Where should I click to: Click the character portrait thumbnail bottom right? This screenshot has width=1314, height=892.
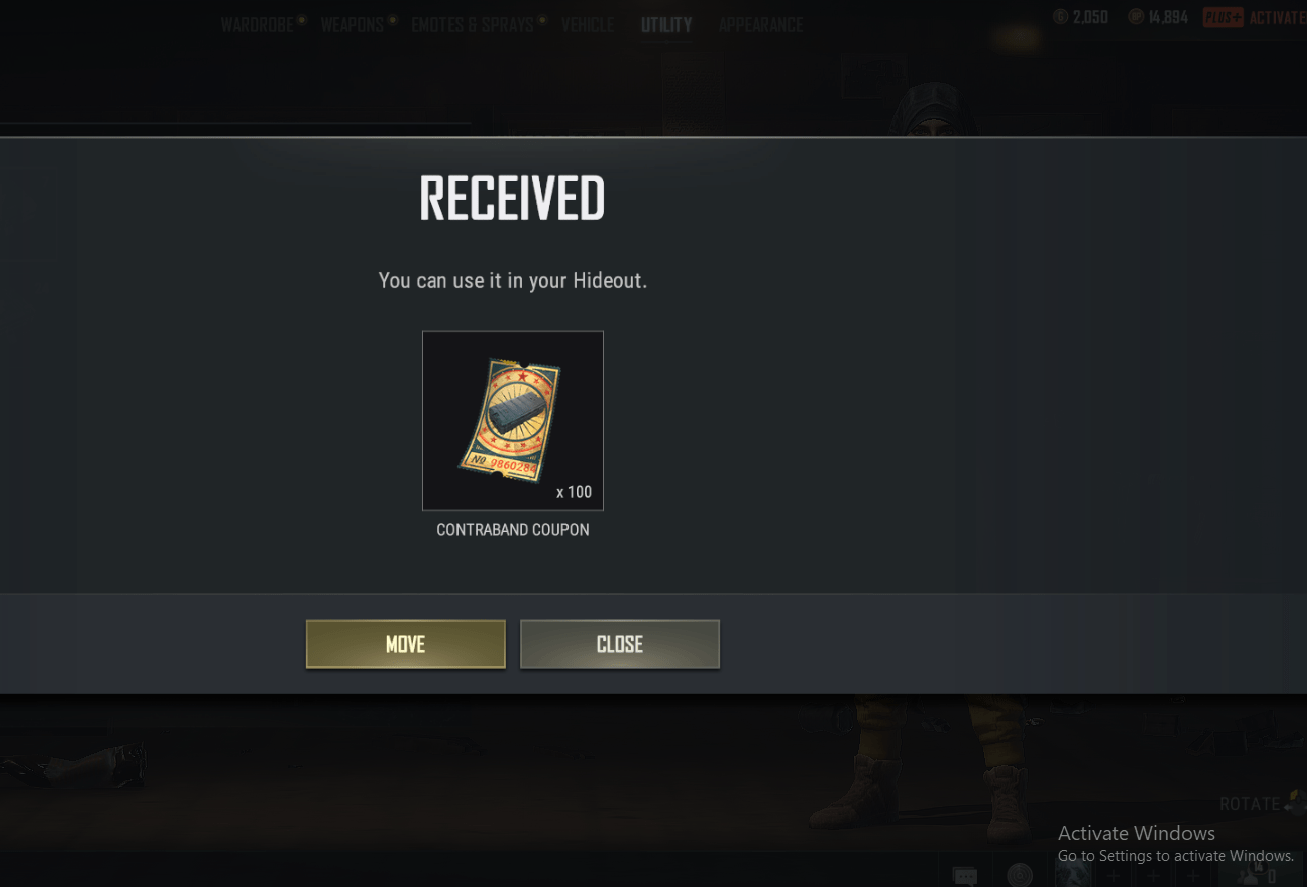1075,874
